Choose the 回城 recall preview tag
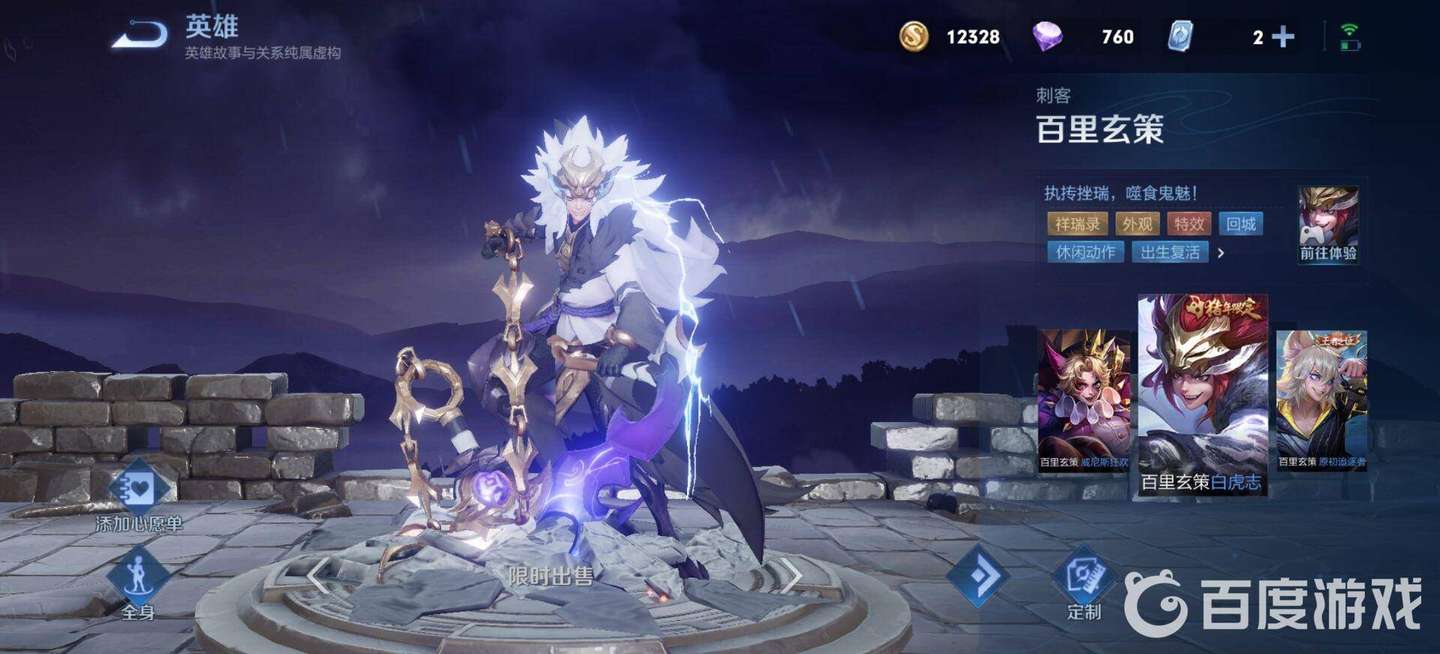This screenshot has height=654, width=1440. [1241, 224]
